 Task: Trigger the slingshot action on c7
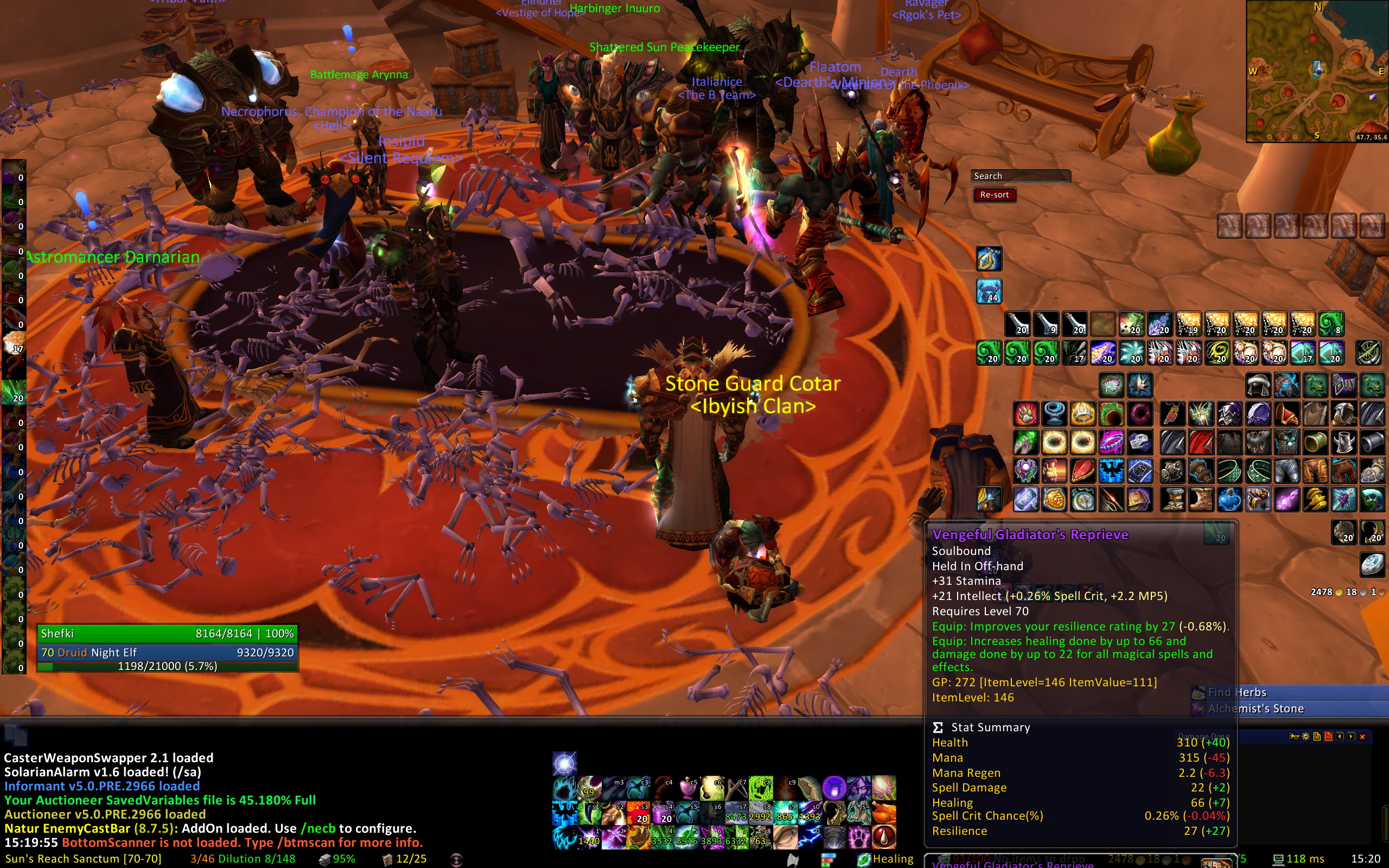(736, 789)
